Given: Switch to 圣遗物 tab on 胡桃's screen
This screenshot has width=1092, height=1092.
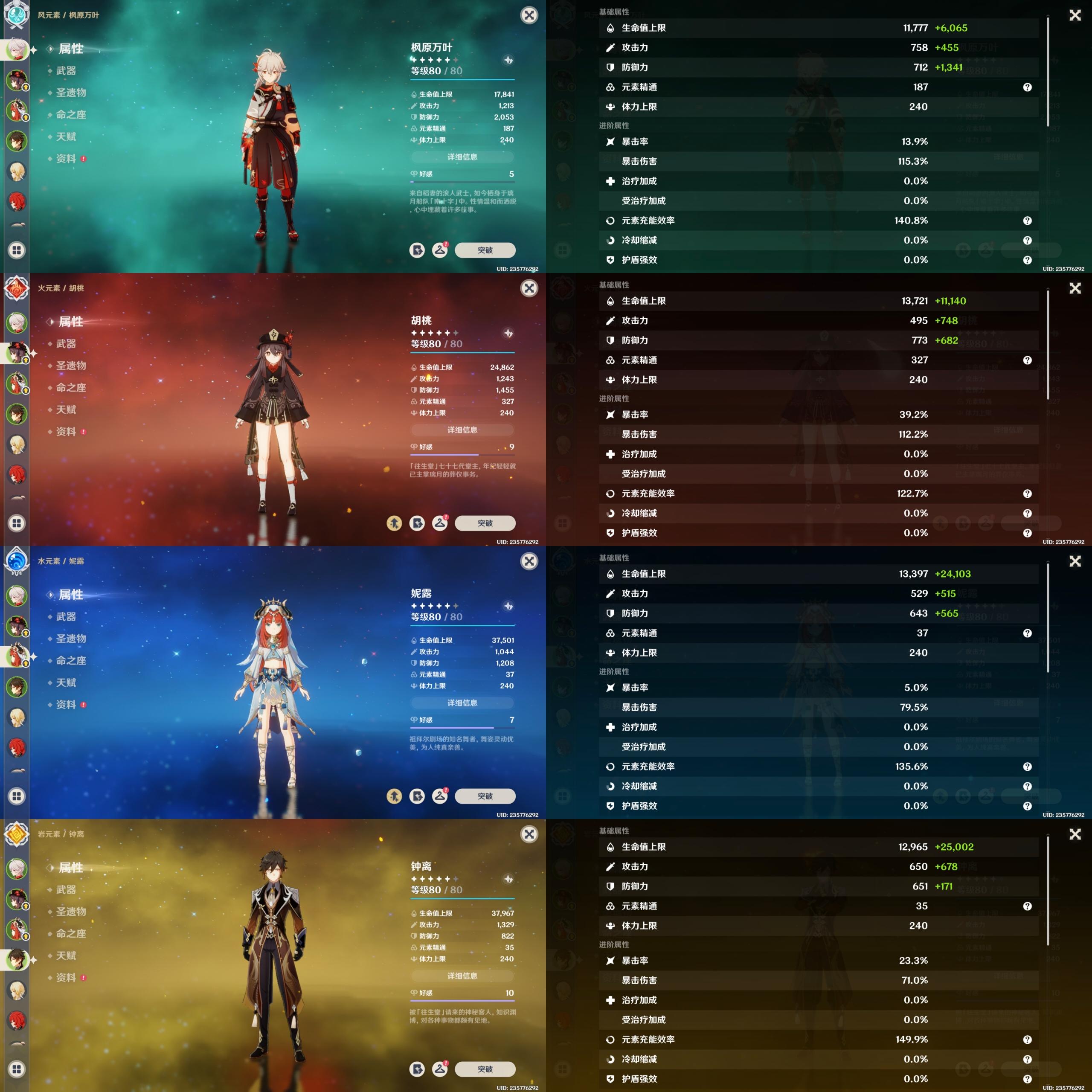Looking at the screenshot, I should click(x=71, y=366).
